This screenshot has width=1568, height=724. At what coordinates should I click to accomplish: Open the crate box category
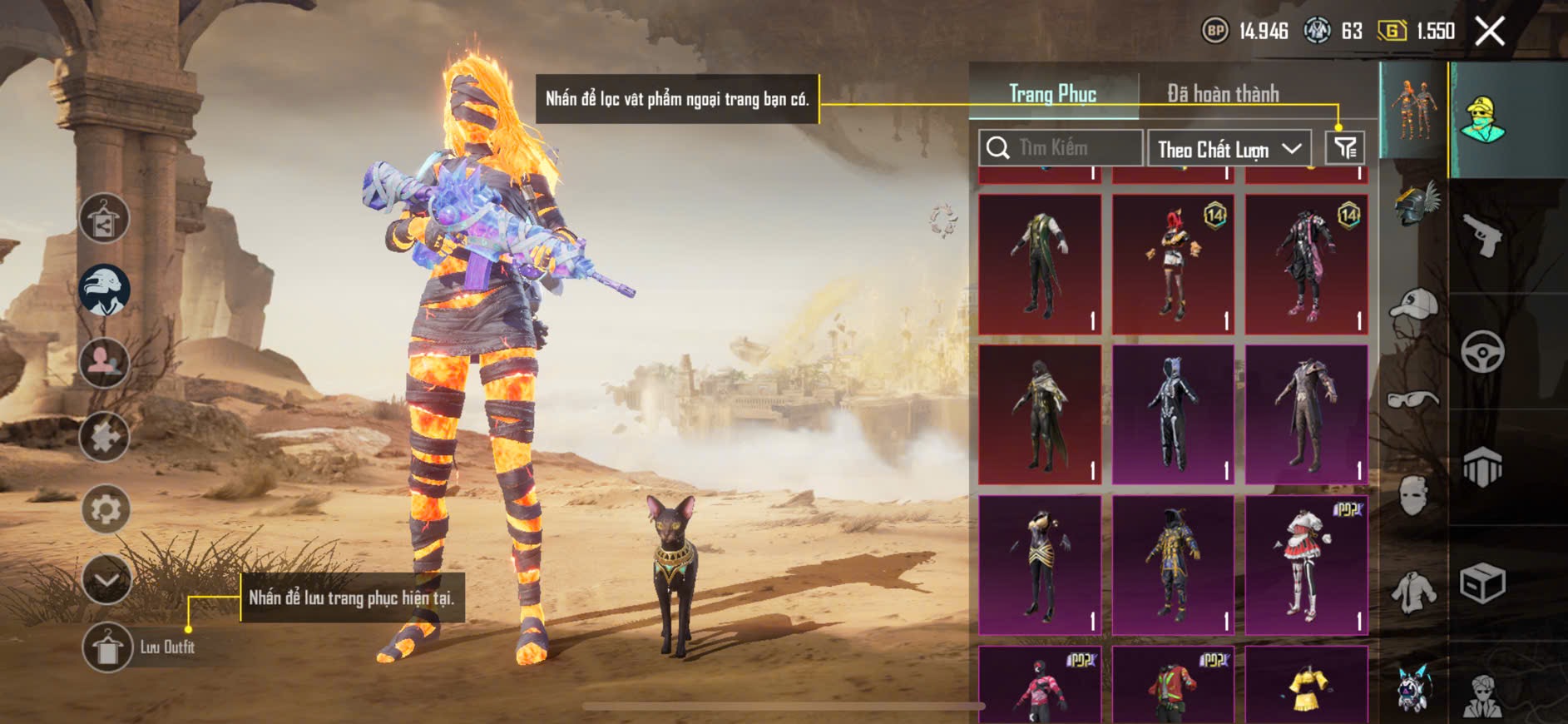tap(1482, 583)
